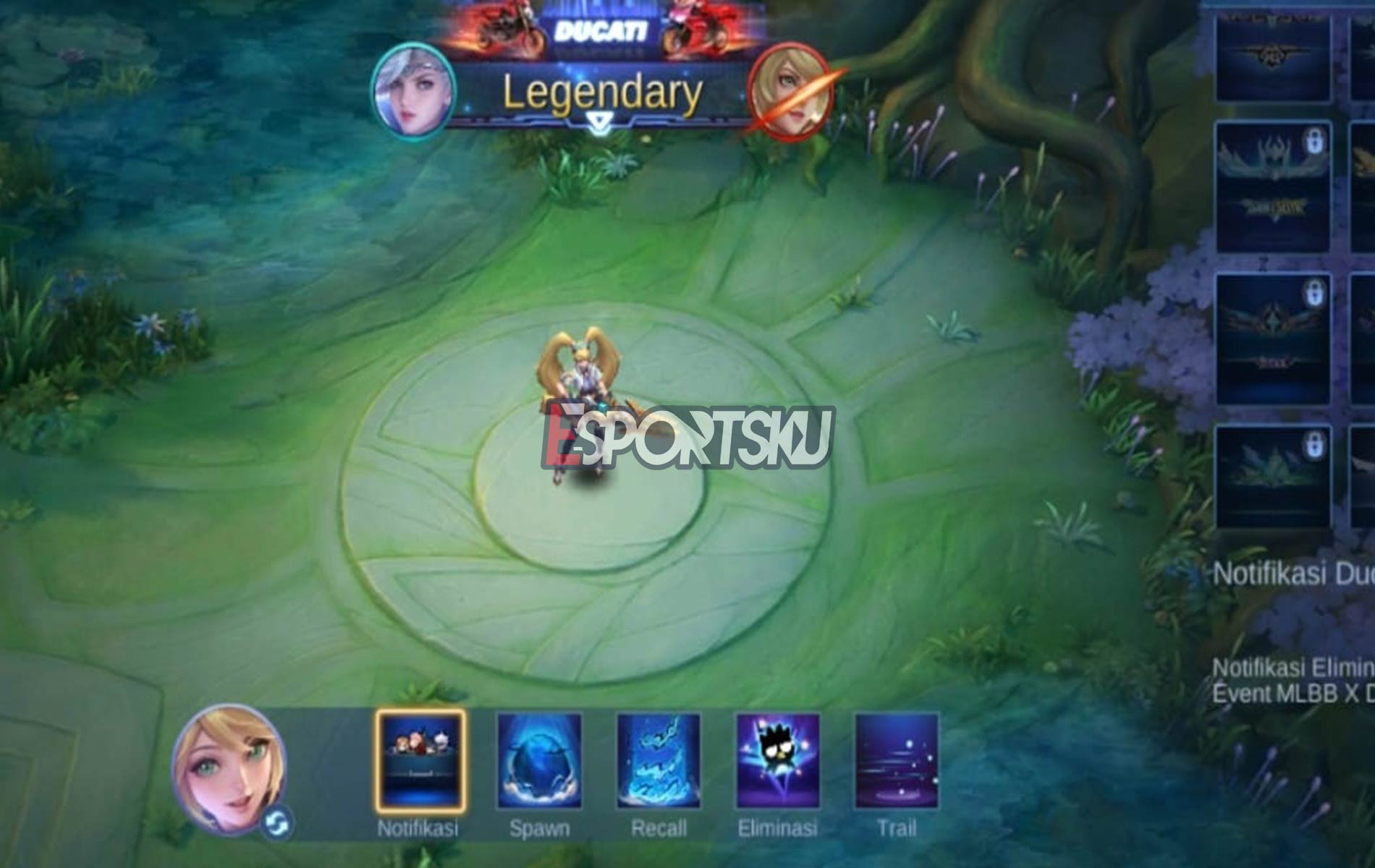The image size is (1375, 868).
Task: Click the Ducati logo banner at top
Action: (602, 29)
